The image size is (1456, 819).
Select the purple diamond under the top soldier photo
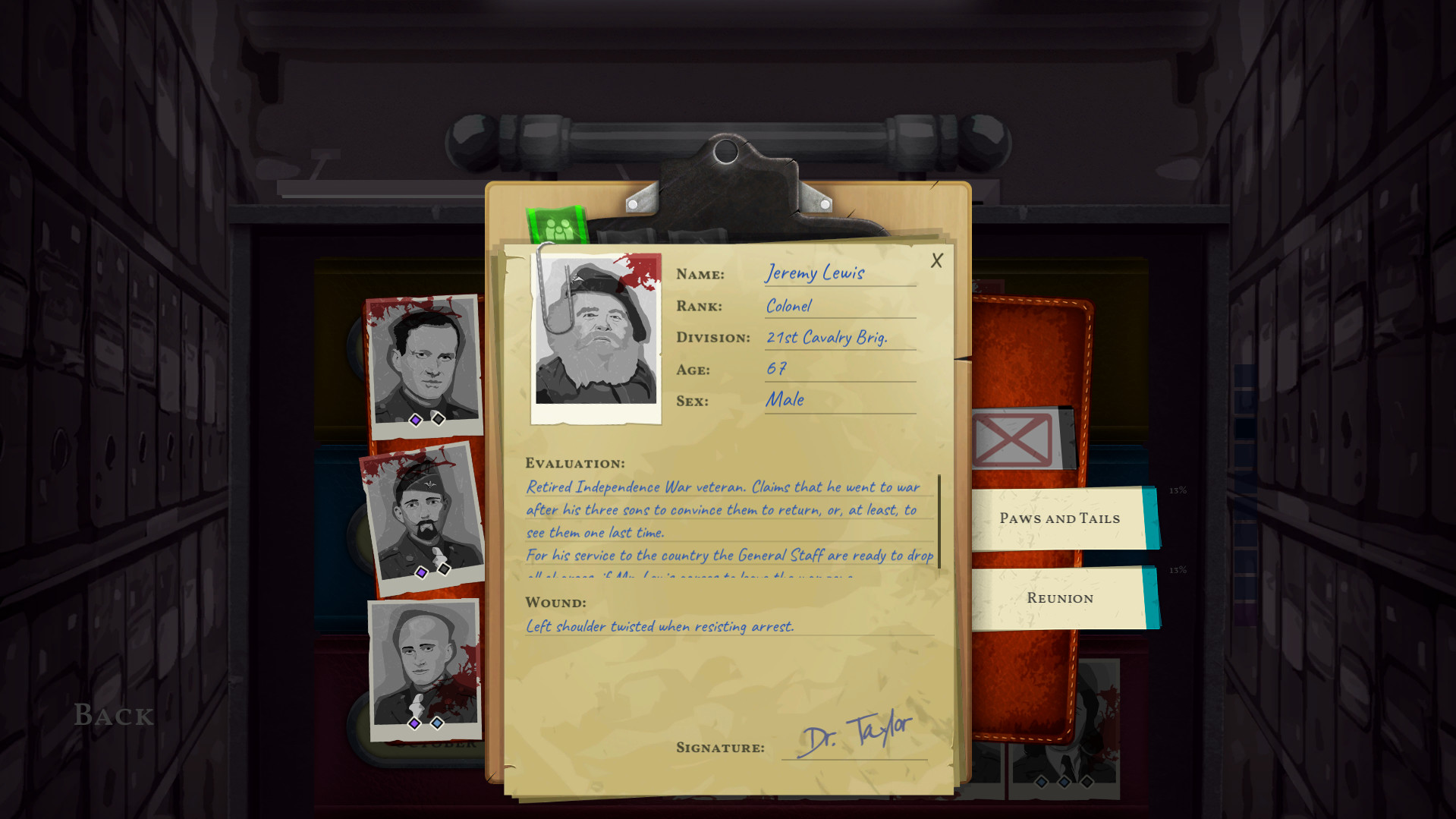(x=416, y=418)
